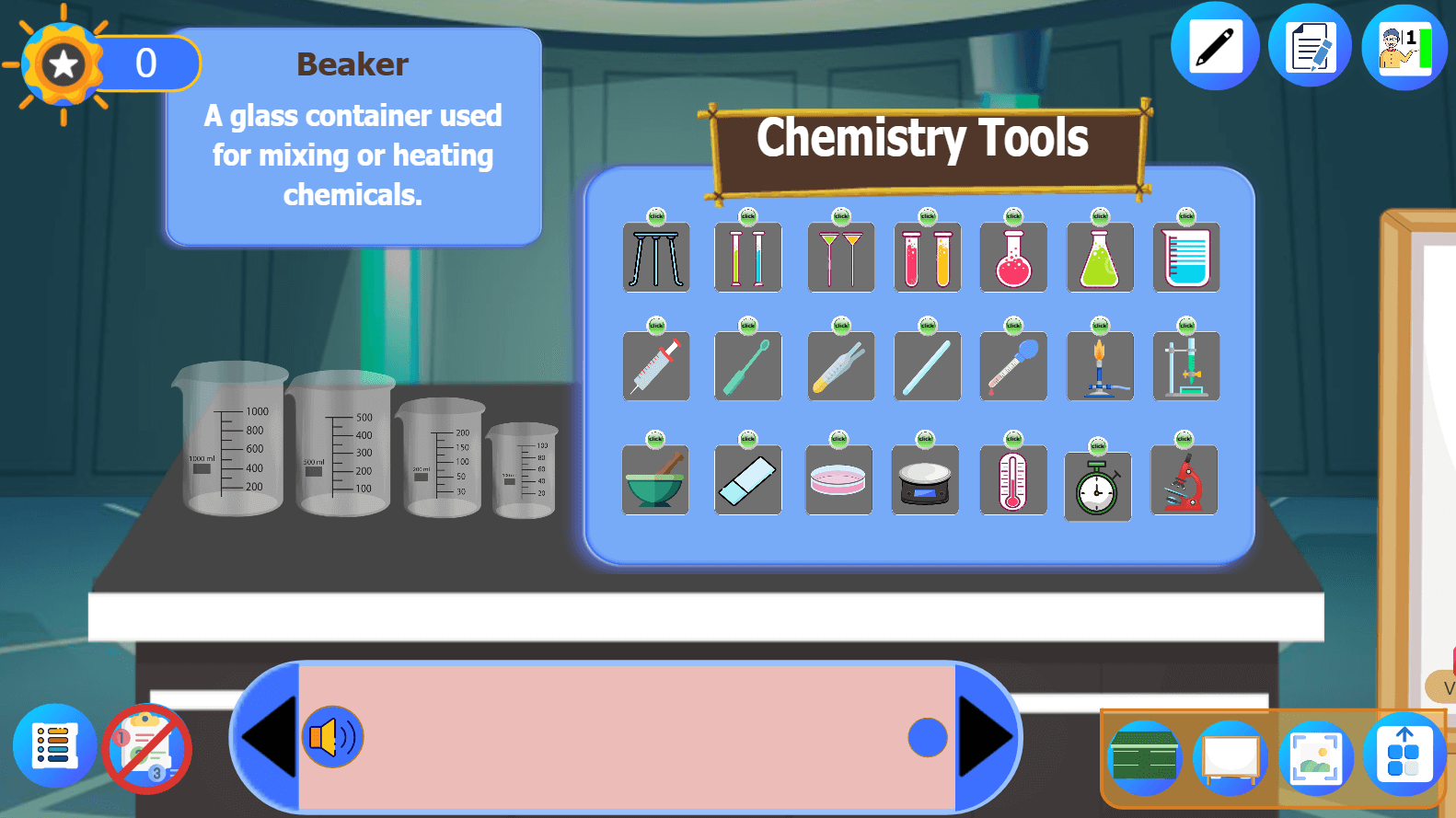Advance to the next slide with the right arrow

coord(985,736)
